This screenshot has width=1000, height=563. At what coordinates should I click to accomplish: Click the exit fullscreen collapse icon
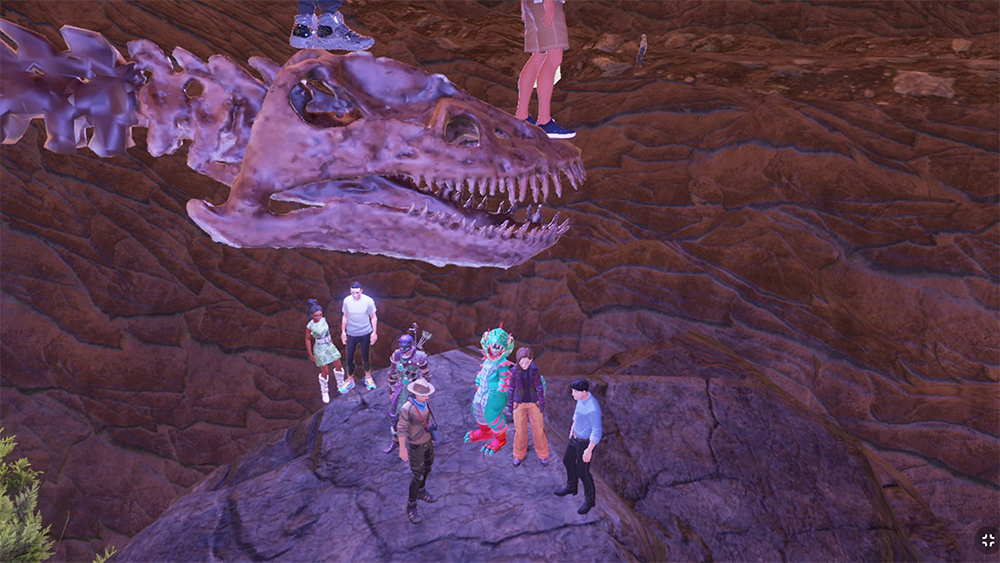pos(986,540)
